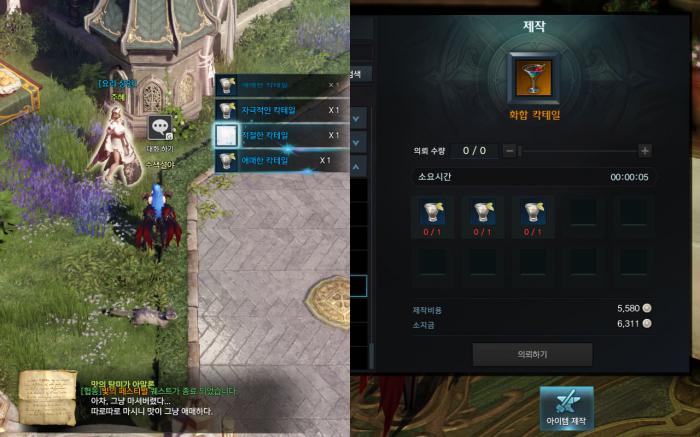Open the 아이템 제작 item crafting button
700x437 pixels.
566,409
